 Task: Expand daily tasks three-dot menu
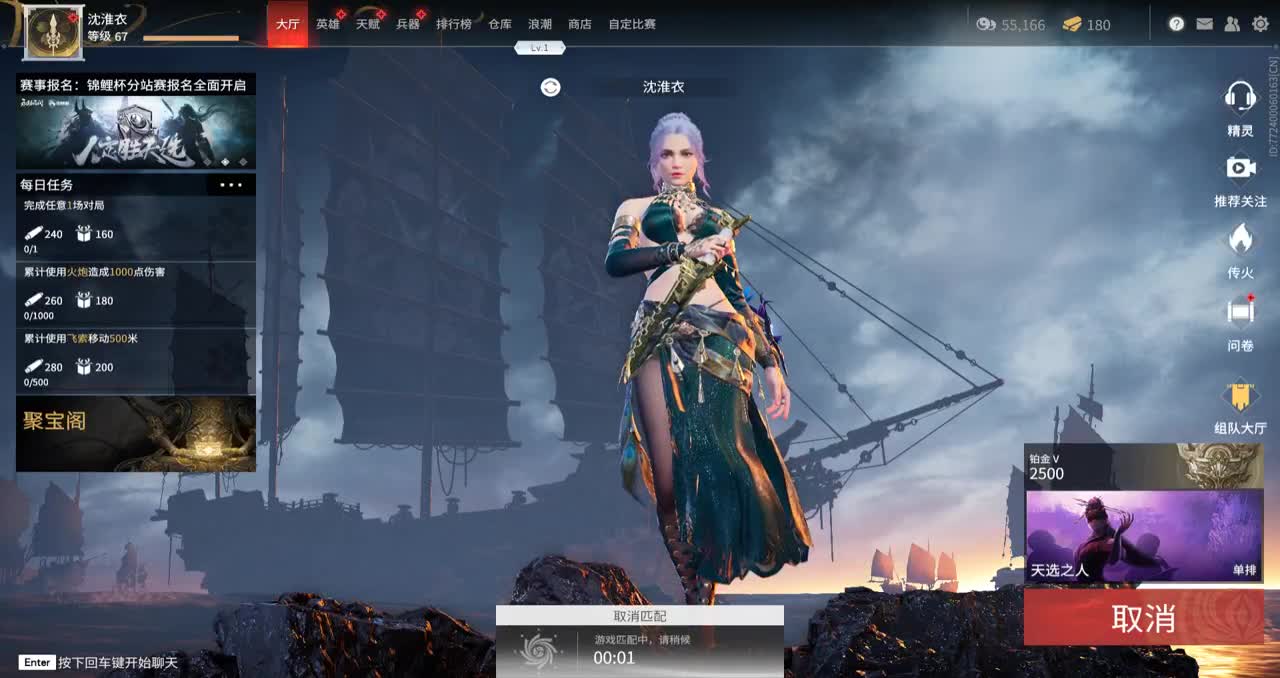click(231, 185)
